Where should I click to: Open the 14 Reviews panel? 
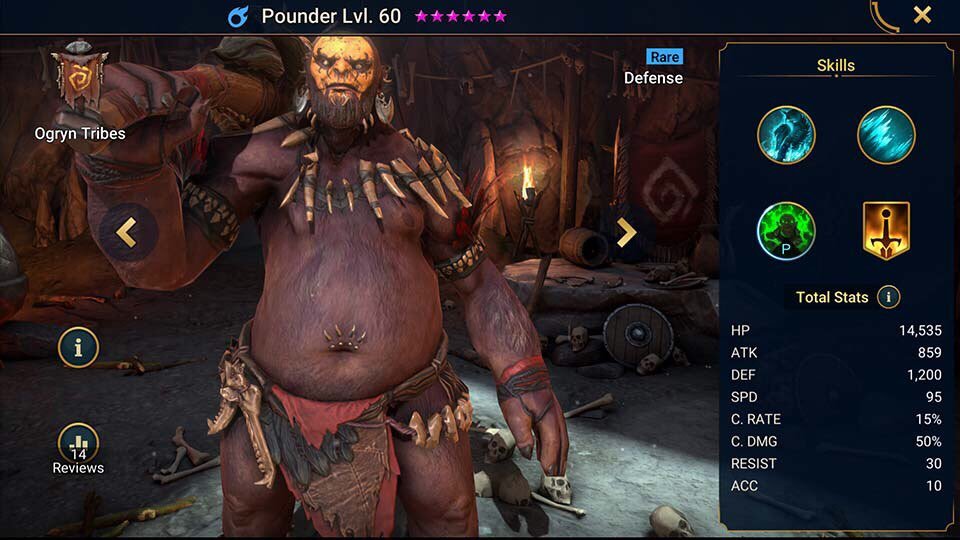click(x=78, y=450)
